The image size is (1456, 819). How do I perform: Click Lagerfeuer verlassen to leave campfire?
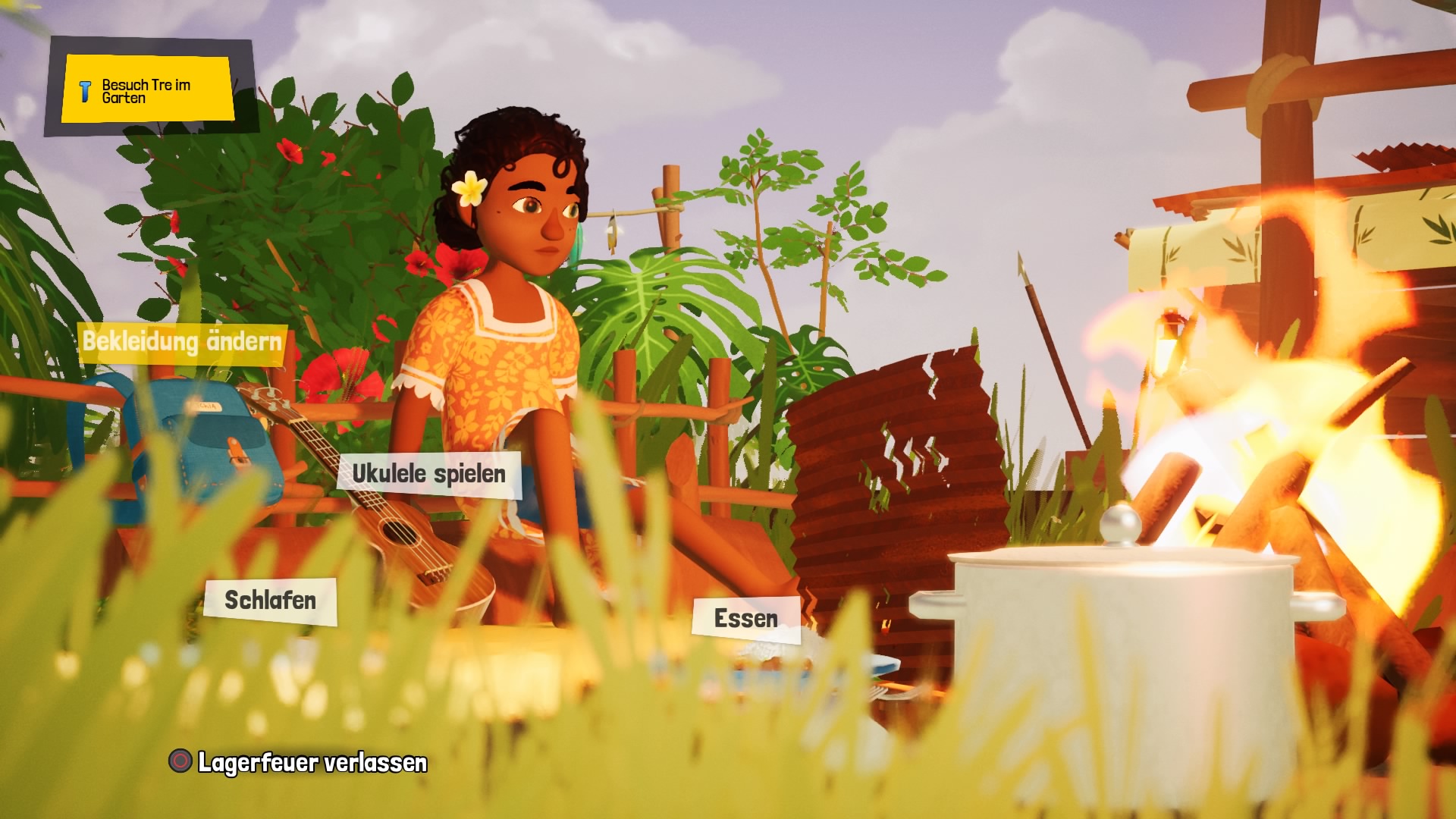pos(299,762)
